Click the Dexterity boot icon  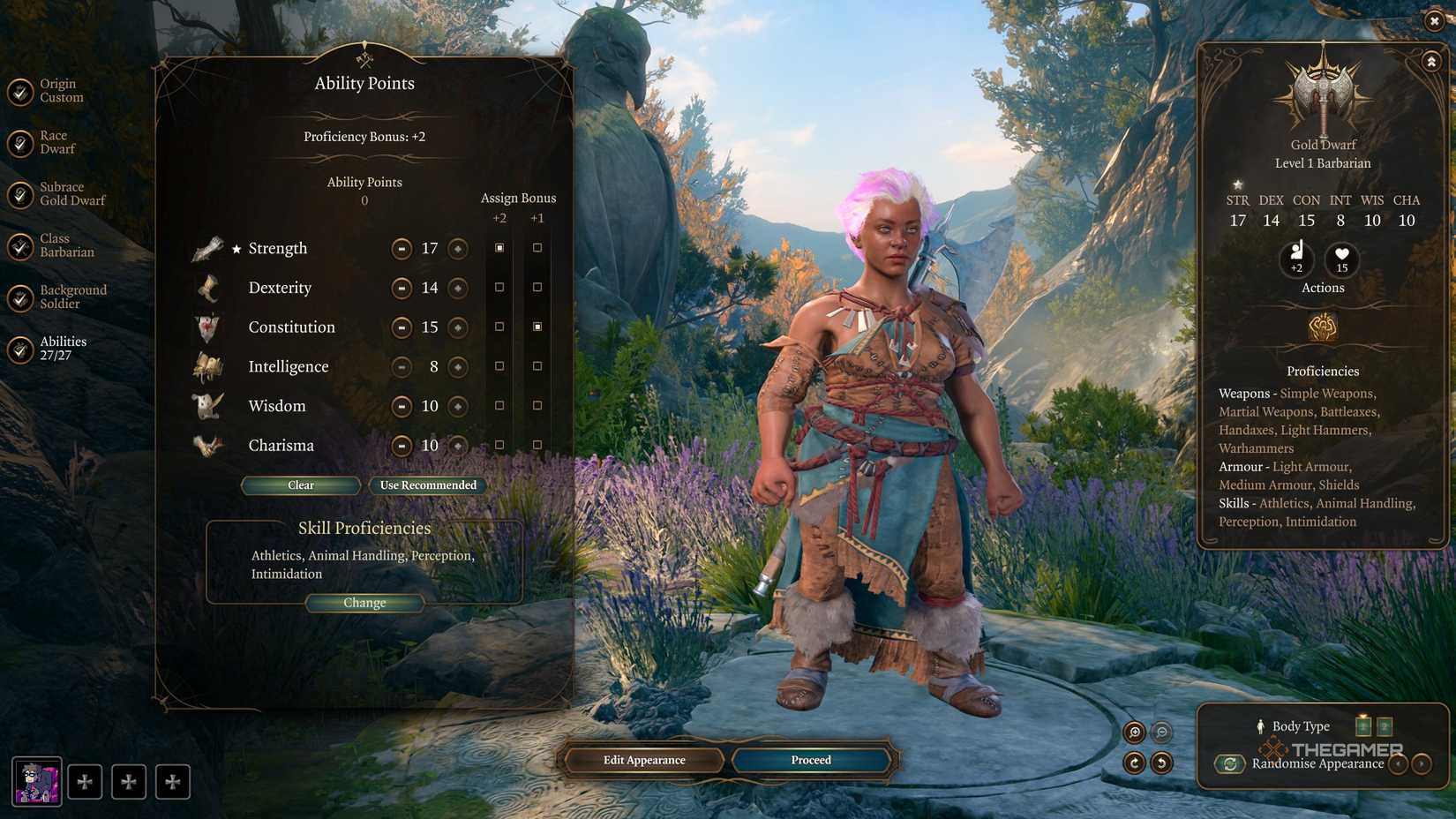[208, 288]
